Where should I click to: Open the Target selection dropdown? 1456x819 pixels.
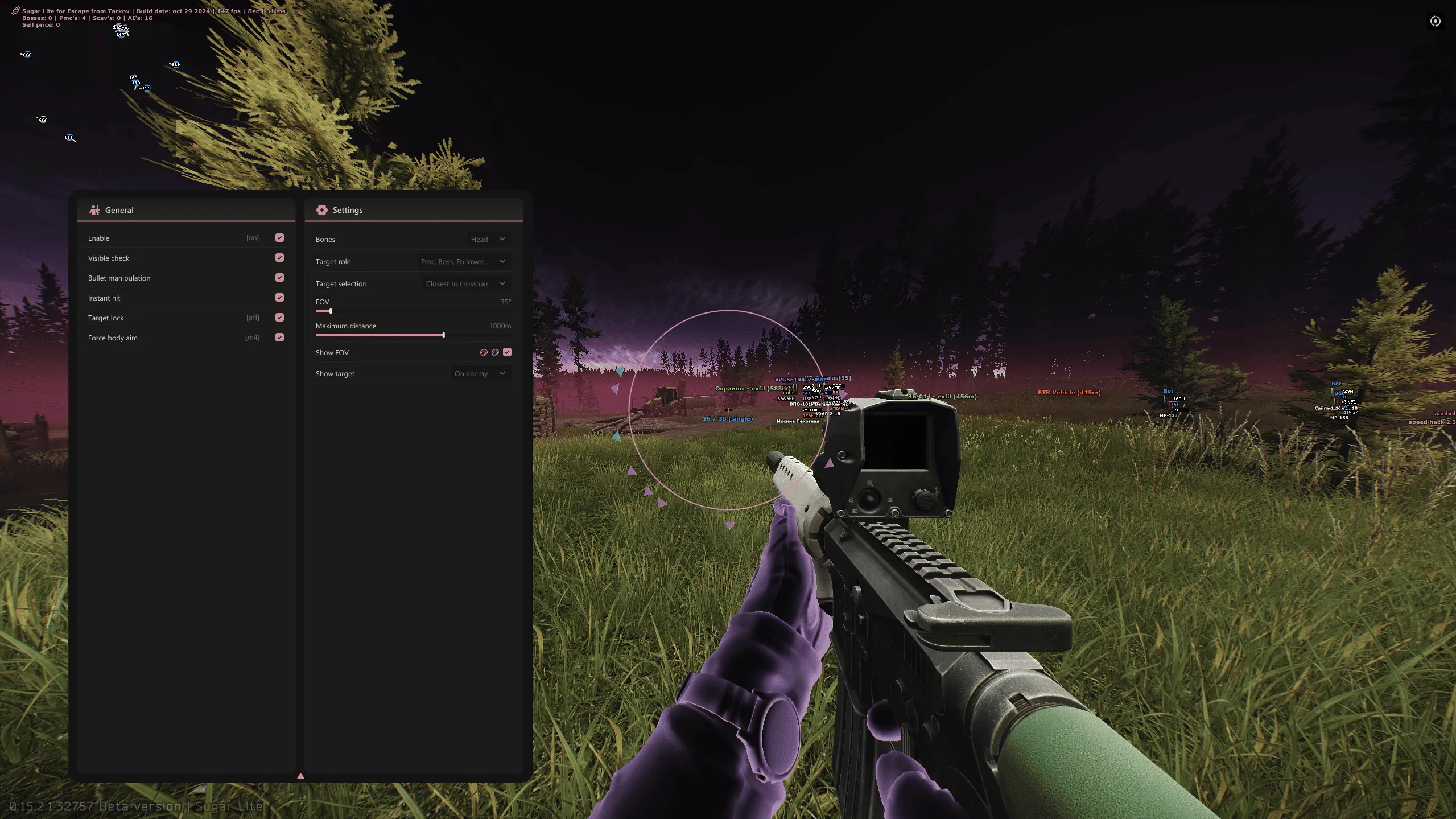point(465,283)
